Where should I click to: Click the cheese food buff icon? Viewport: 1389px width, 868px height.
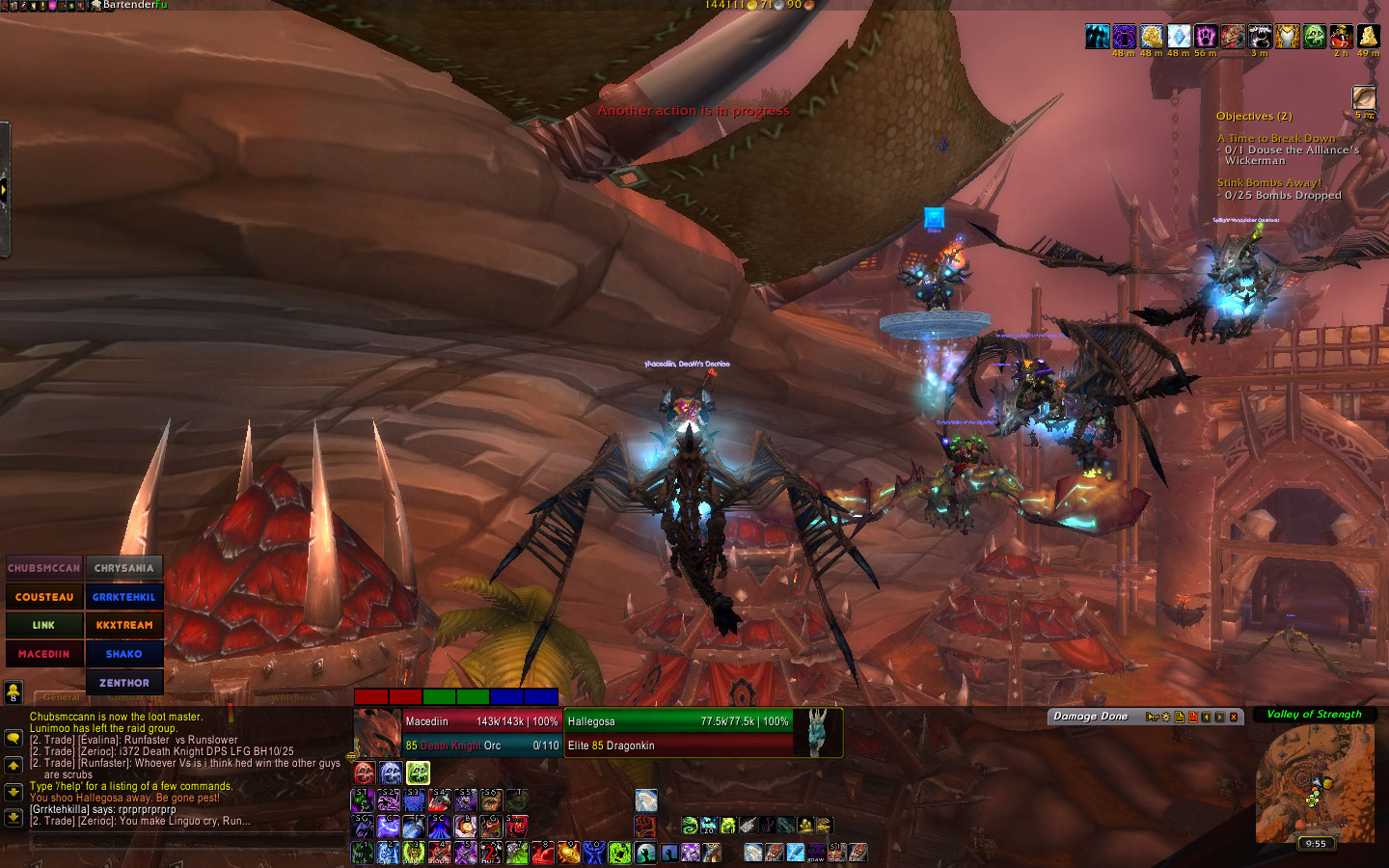[x=1368, y=37]
